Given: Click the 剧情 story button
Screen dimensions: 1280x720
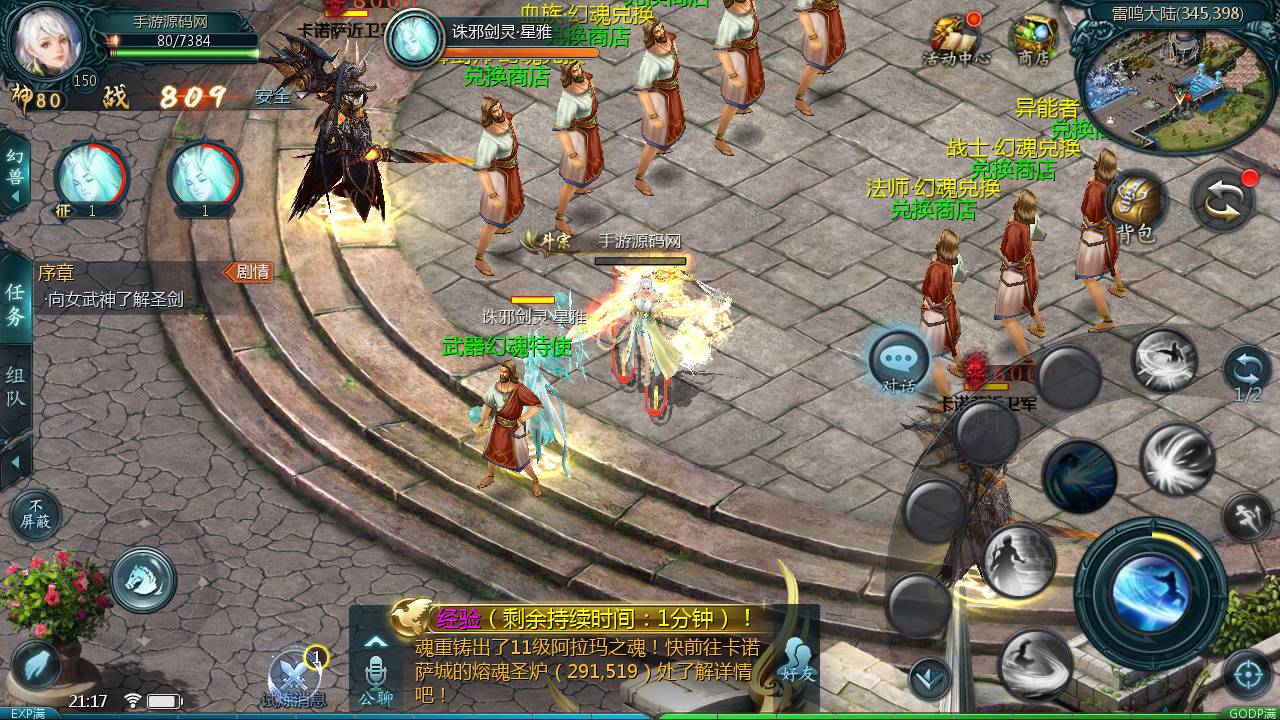Looking at the screenshot, I should [248, 272].
